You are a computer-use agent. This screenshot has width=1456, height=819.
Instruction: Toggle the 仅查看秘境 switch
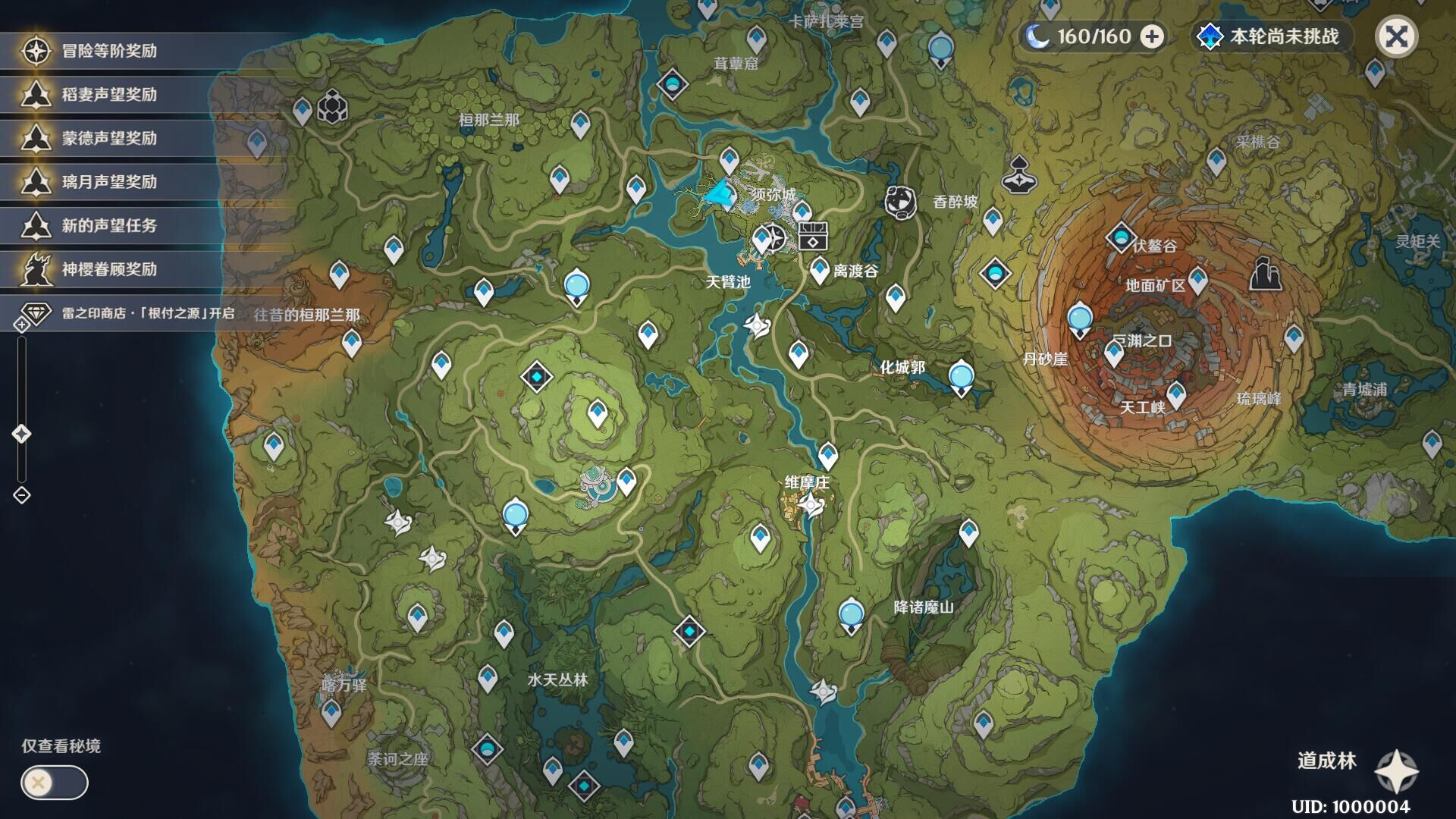point(54,783)
